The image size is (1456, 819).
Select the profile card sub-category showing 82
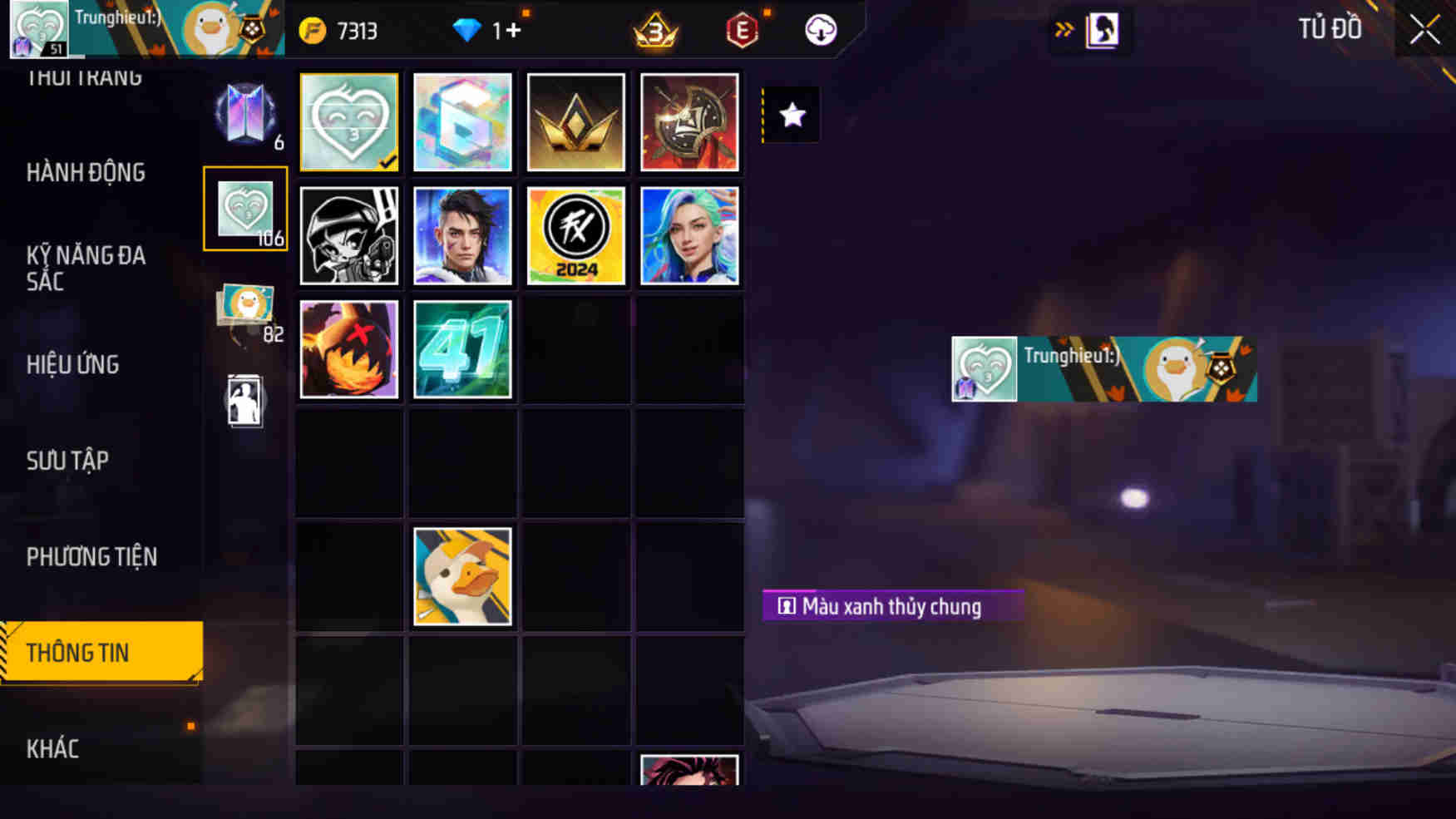point(245,312)
